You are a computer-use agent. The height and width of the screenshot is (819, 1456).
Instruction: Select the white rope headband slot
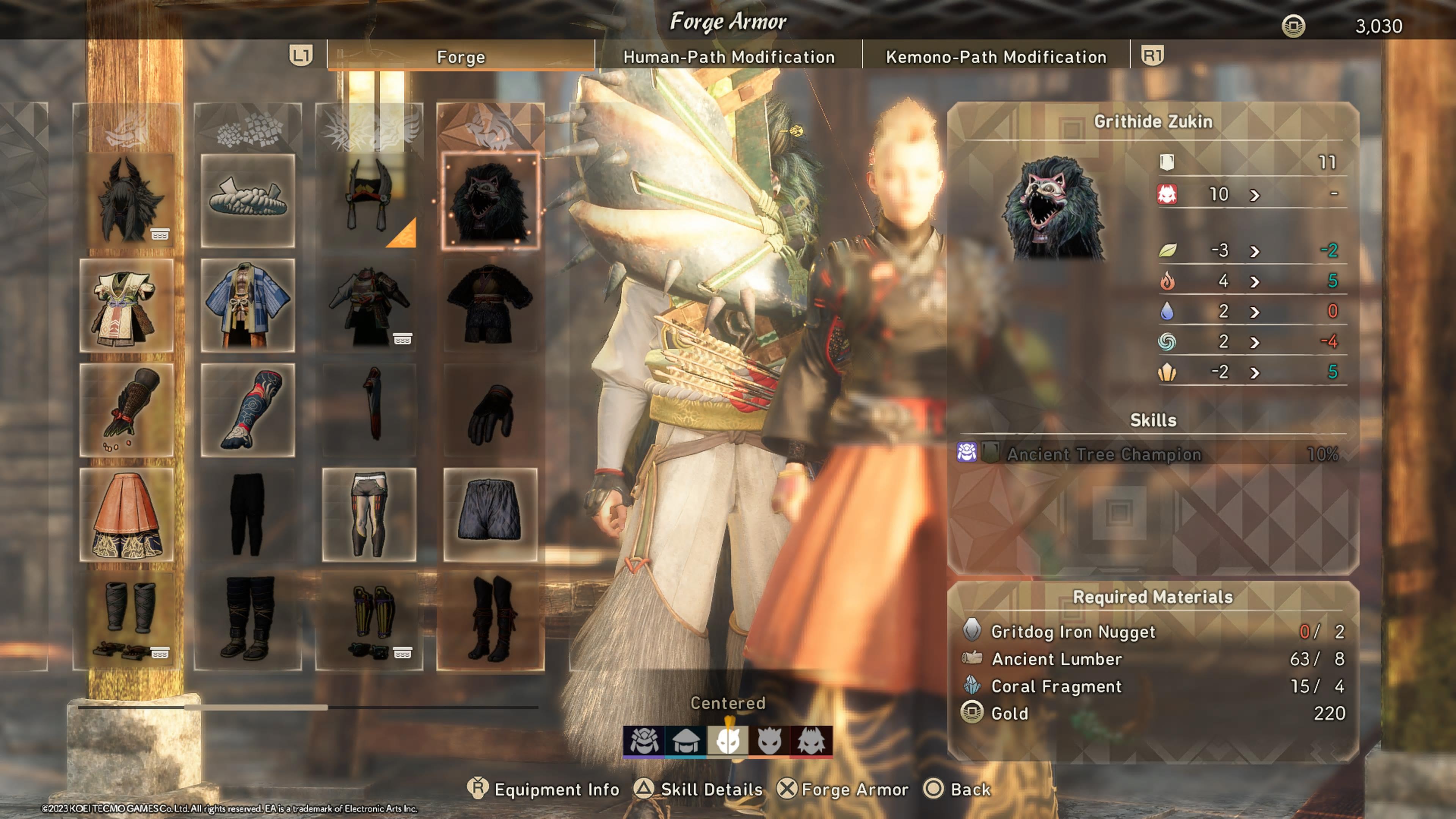coord(248,201)
